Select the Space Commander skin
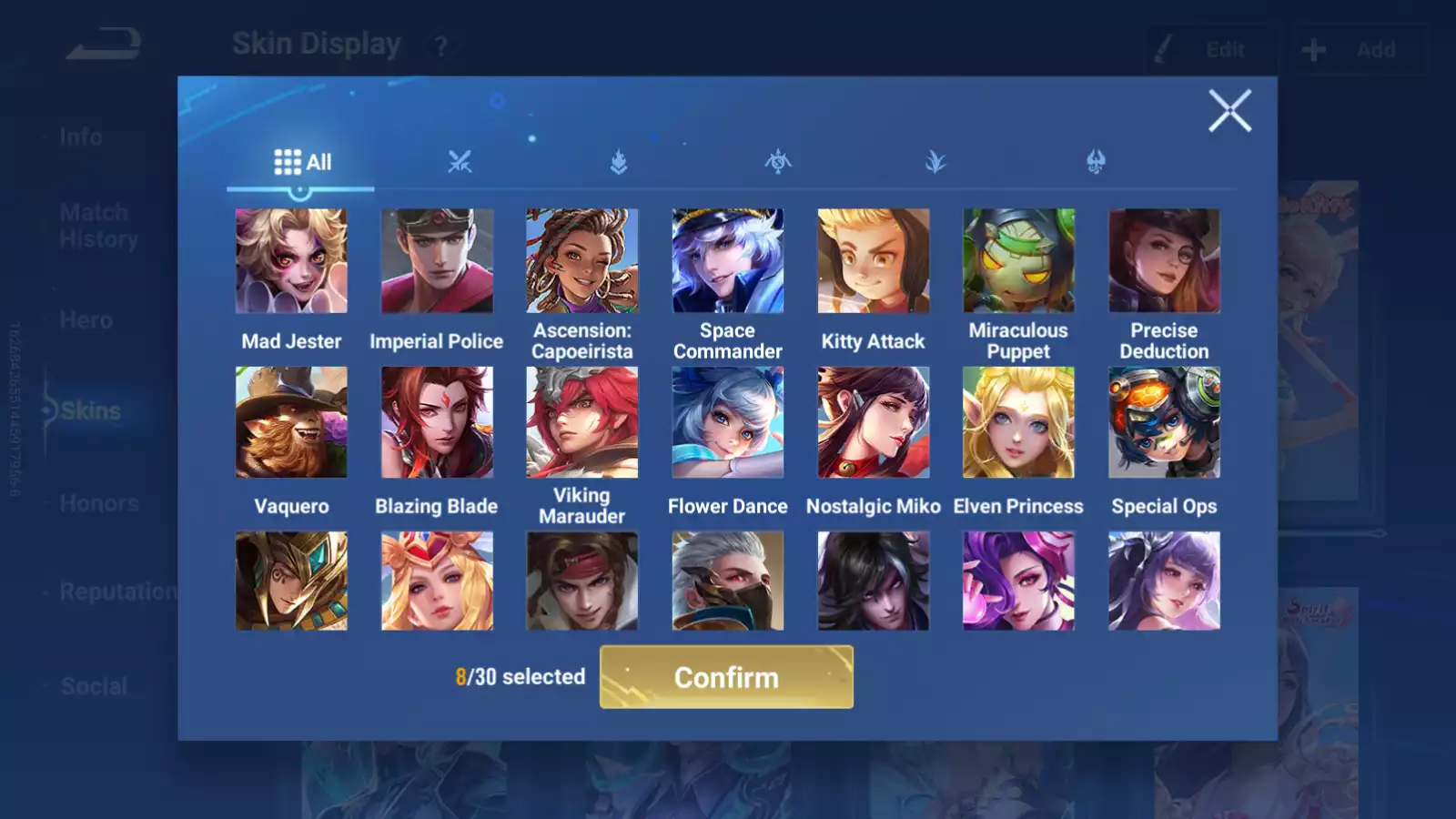 [727, 261]
